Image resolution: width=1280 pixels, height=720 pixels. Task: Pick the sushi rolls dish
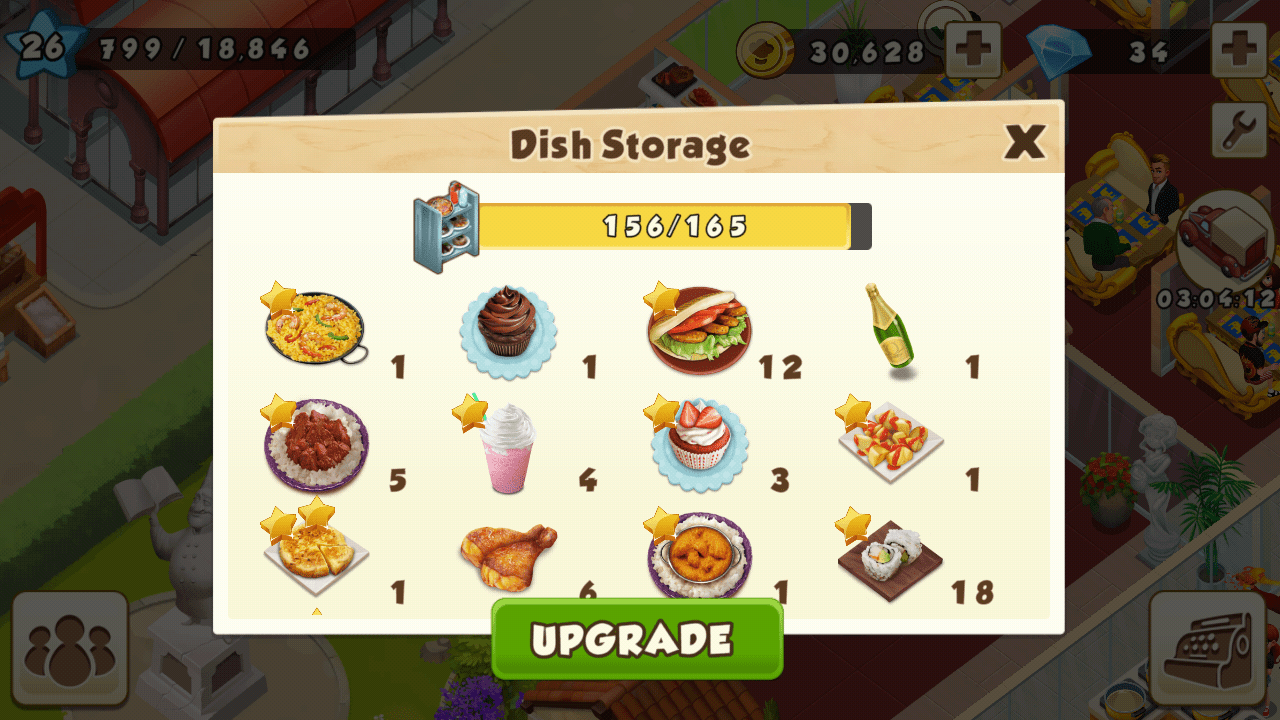[890, 557]
